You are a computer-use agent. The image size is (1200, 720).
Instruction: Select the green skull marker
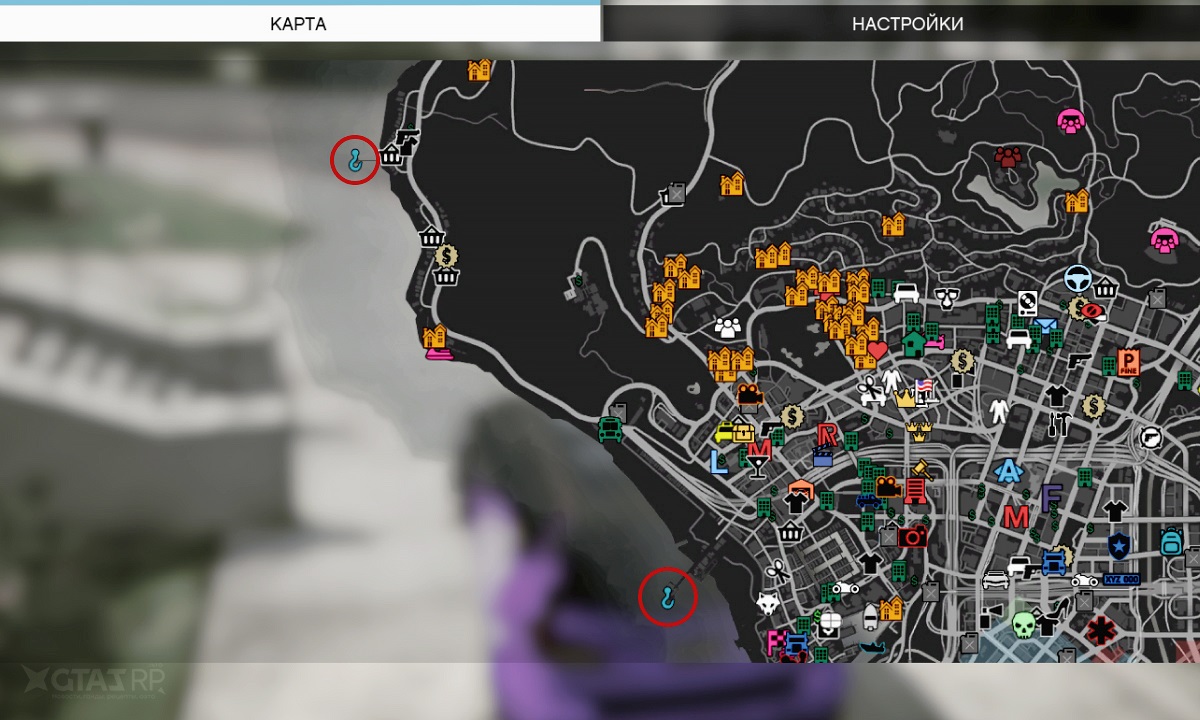coord(1022,625)
